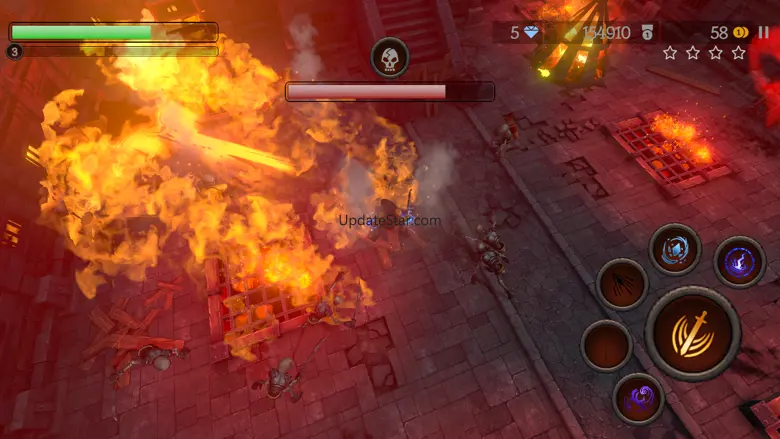
Task: Pause the game
Action: [x=764, y=33]
